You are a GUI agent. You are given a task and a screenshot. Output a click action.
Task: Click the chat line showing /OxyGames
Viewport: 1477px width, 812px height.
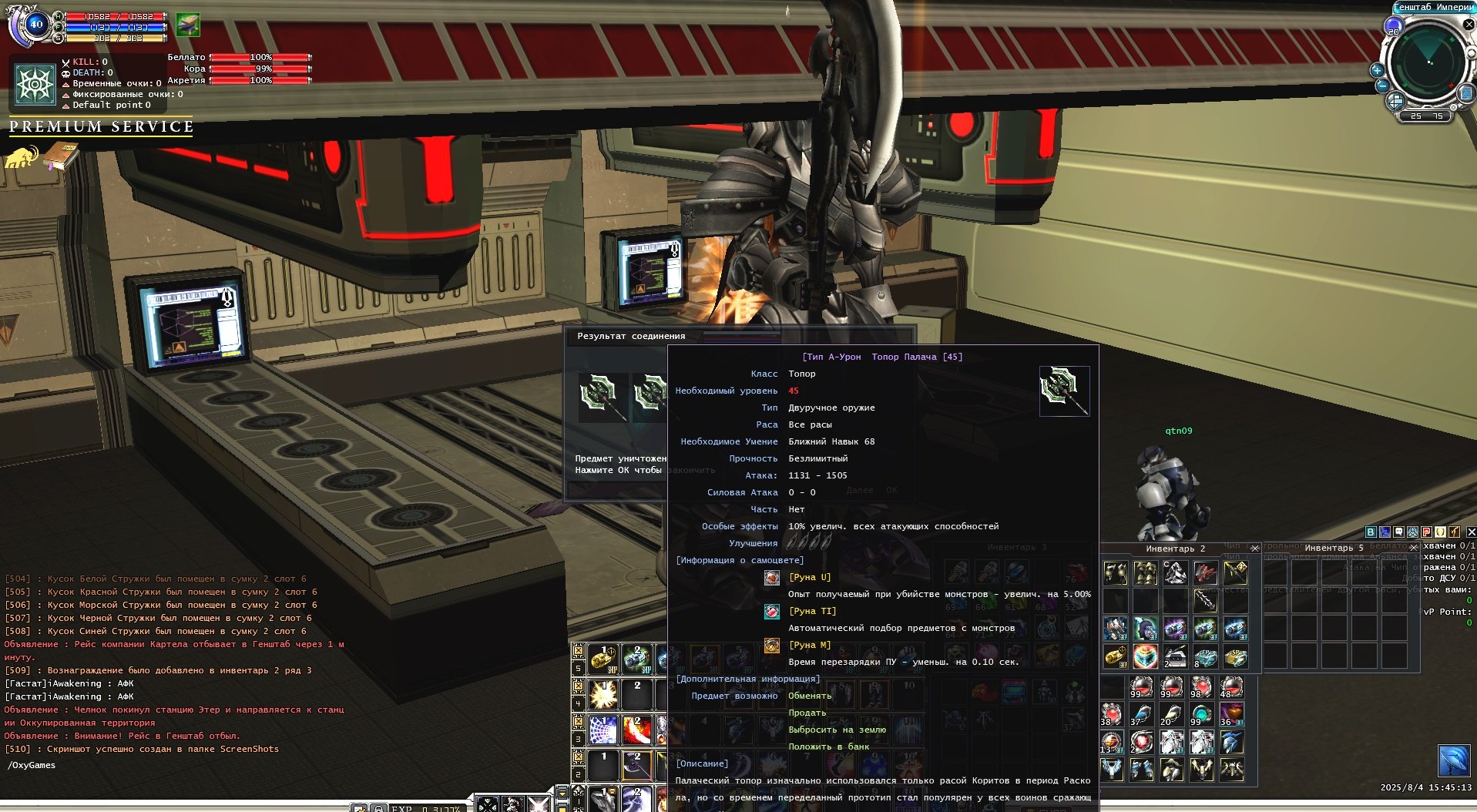[32, 765]
